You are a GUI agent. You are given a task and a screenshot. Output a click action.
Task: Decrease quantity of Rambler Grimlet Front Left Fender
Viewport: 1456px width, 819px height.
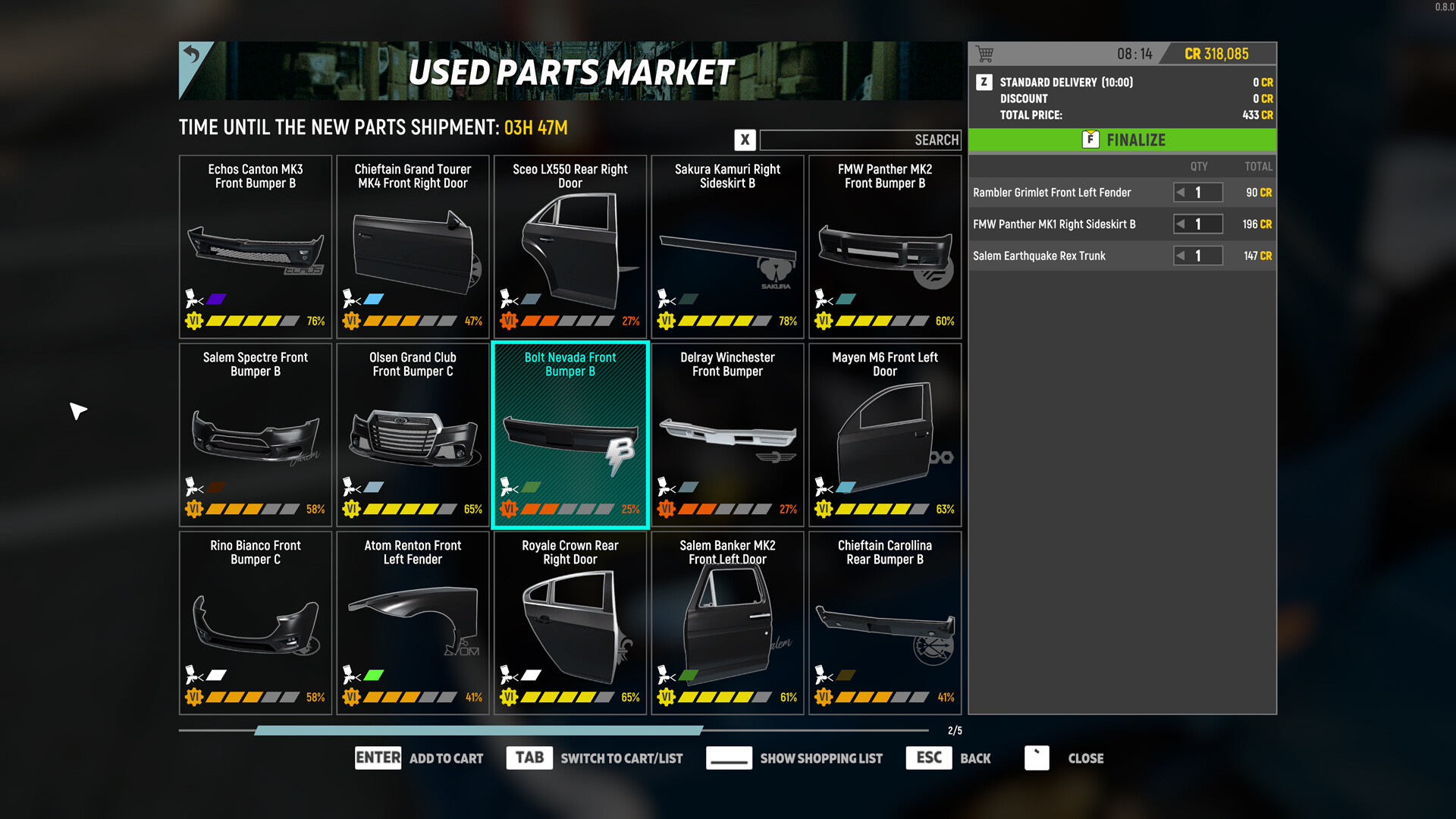point(1181,192)
